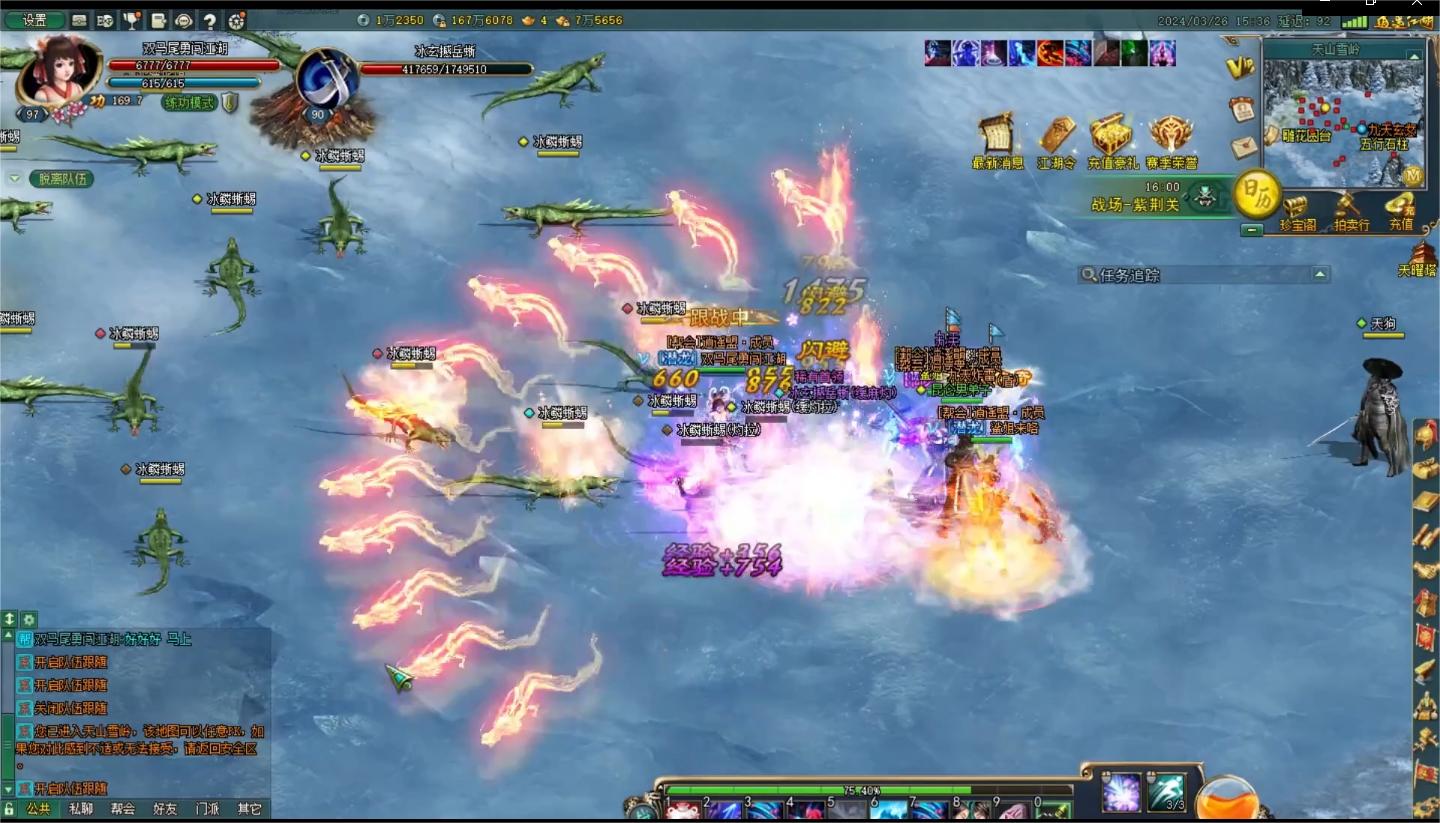The image size is (1440, 823).
Task: Close the game window
Action: [1416, 4]
